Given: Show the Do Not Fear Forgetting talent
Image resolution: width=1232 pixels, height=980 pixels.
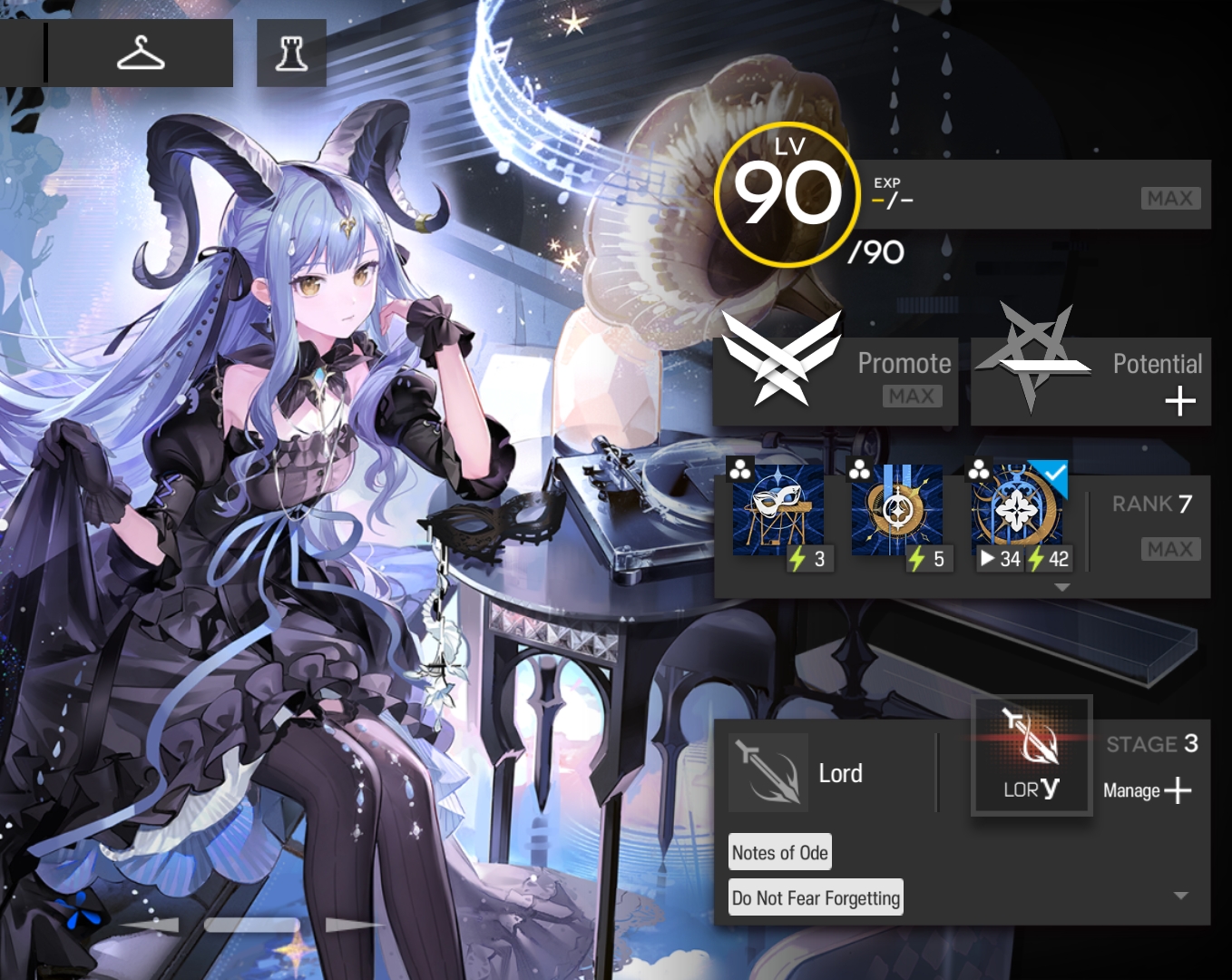Looking at the screenshot, I should click(816, 897).
